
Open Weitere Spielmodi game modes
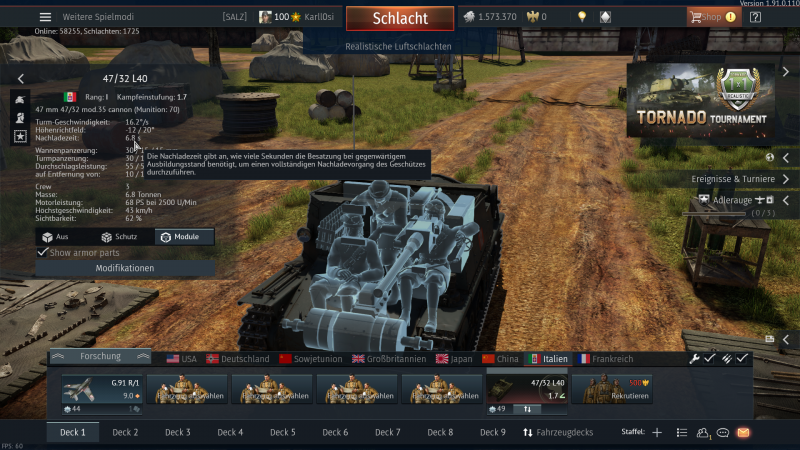click(x=96, y=17)
